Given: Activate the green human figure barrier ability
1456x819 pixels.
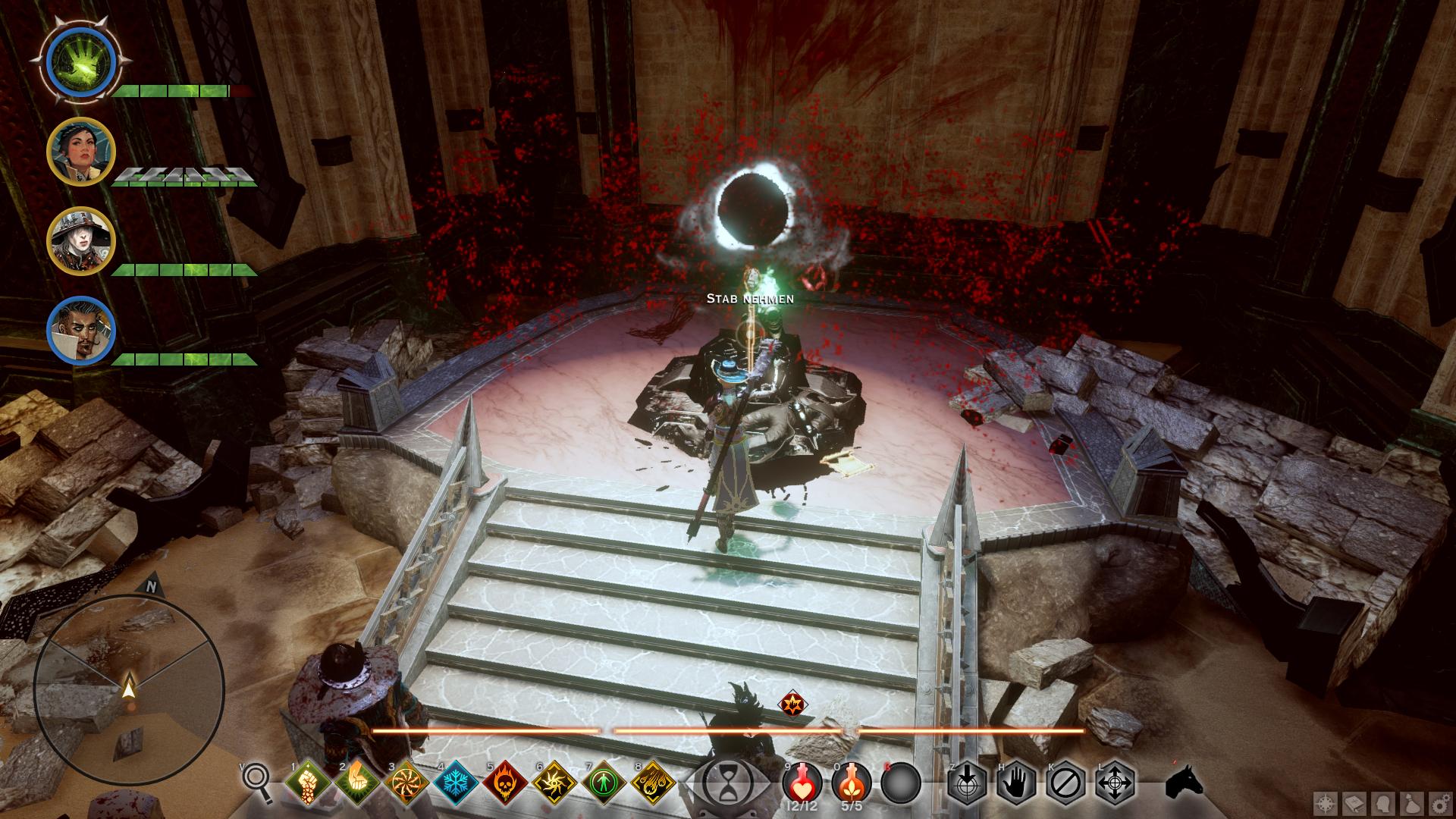Looking at the screenshot, I should pos(604,783).
